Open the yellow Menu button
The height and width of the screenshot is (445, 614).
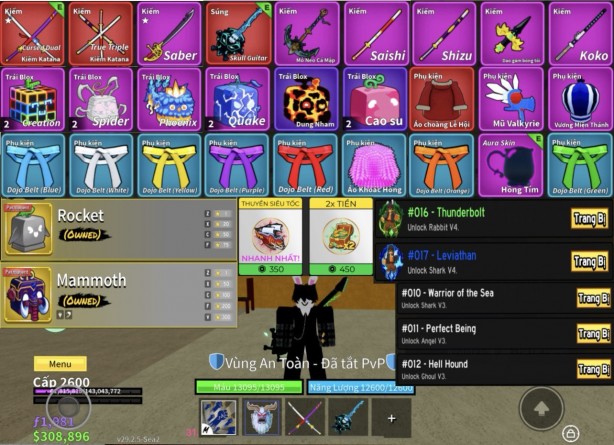coord(60,364)
